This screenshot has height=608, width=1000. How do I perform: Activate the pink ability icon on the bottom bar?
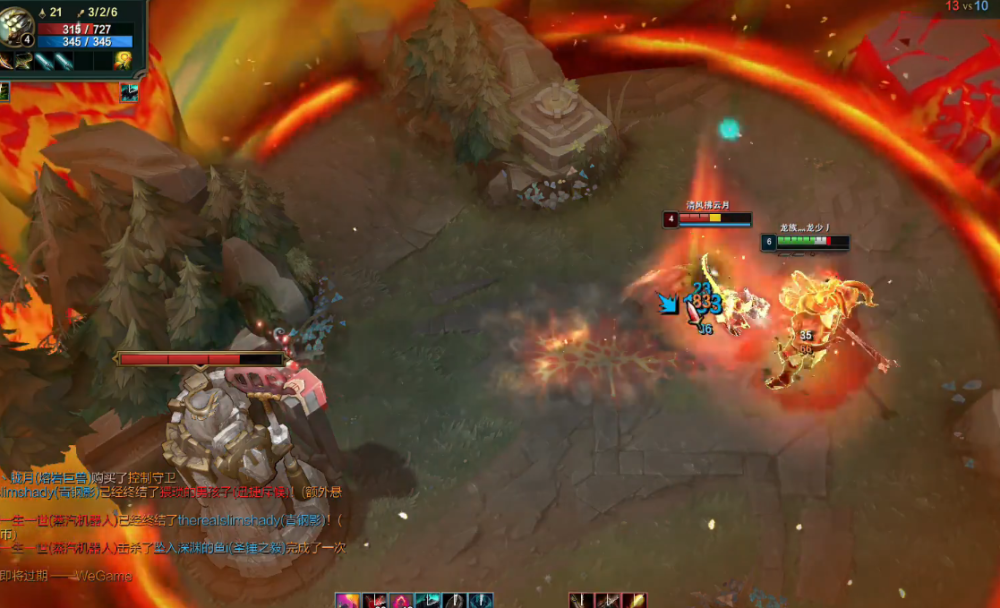347,600
